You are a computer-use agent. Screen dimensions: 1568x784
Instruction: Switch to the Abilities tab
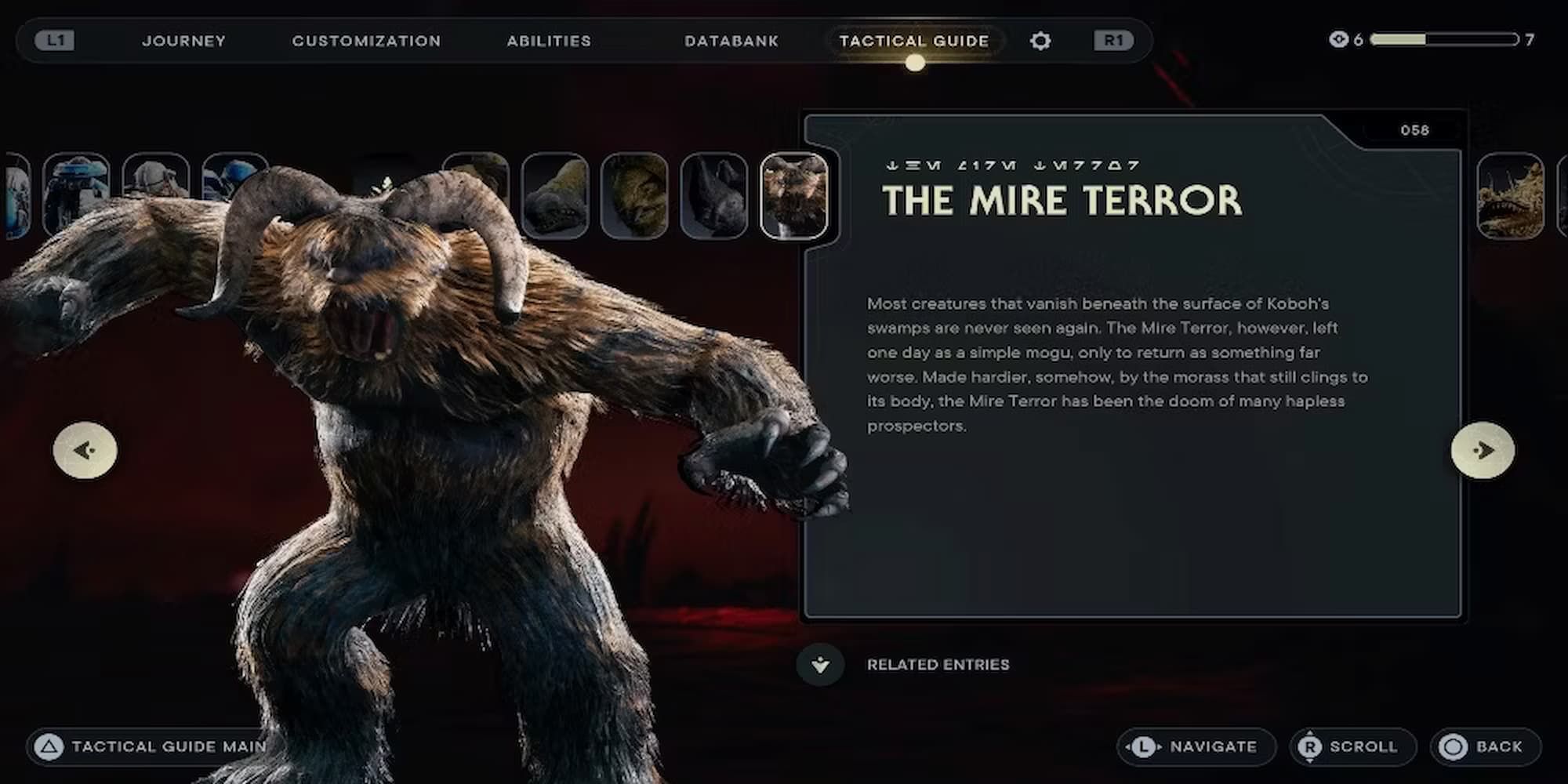549,41
